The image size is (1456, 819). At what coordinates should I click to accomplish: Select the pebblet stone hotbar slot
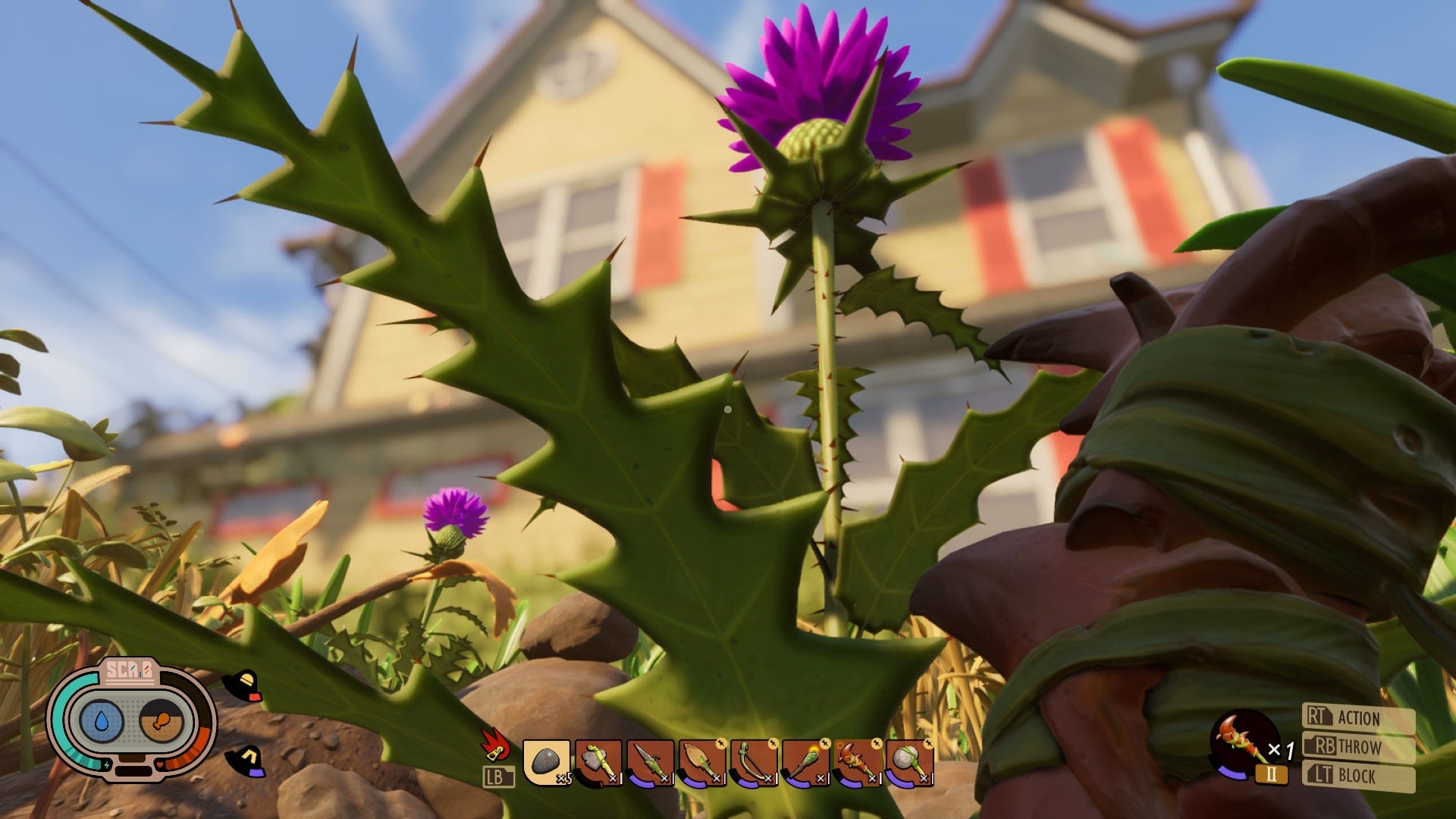[547, 762]
